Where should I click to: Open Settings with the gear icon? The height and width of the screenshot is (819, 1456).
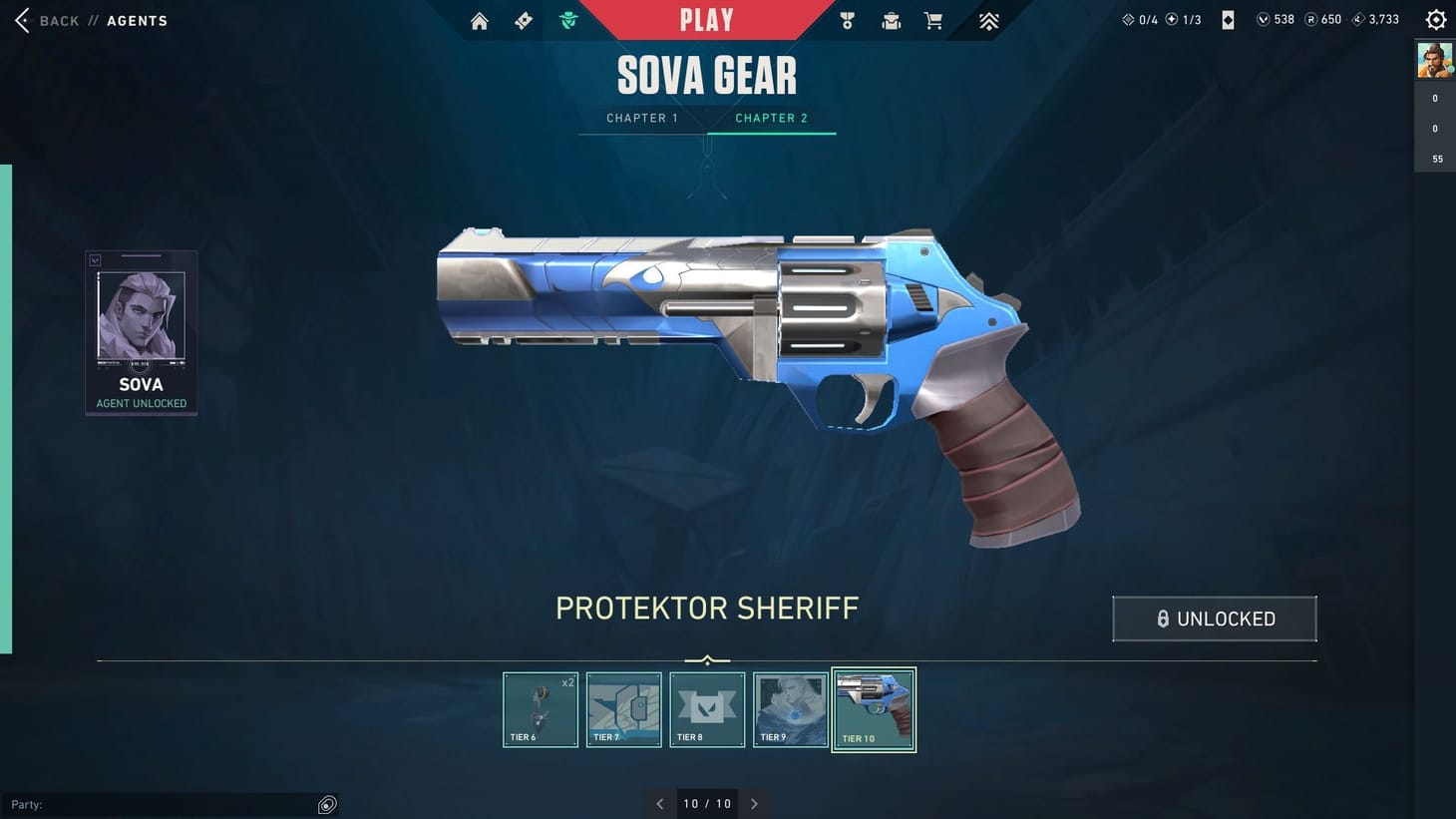pyautogui.click(x=1434, y=18)
